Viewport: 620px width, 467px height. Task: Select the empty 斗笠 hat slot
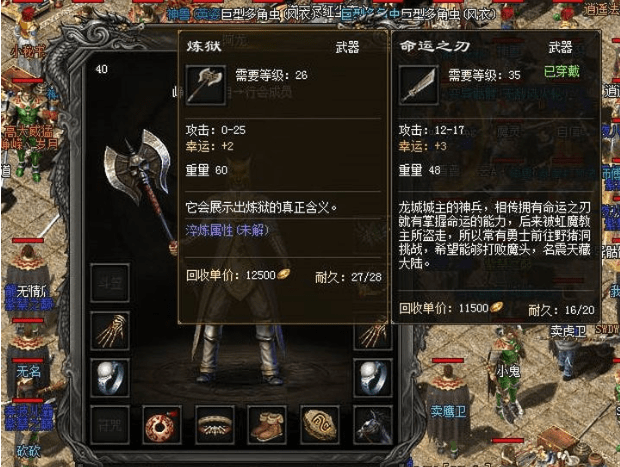click(x=109, y=284)
